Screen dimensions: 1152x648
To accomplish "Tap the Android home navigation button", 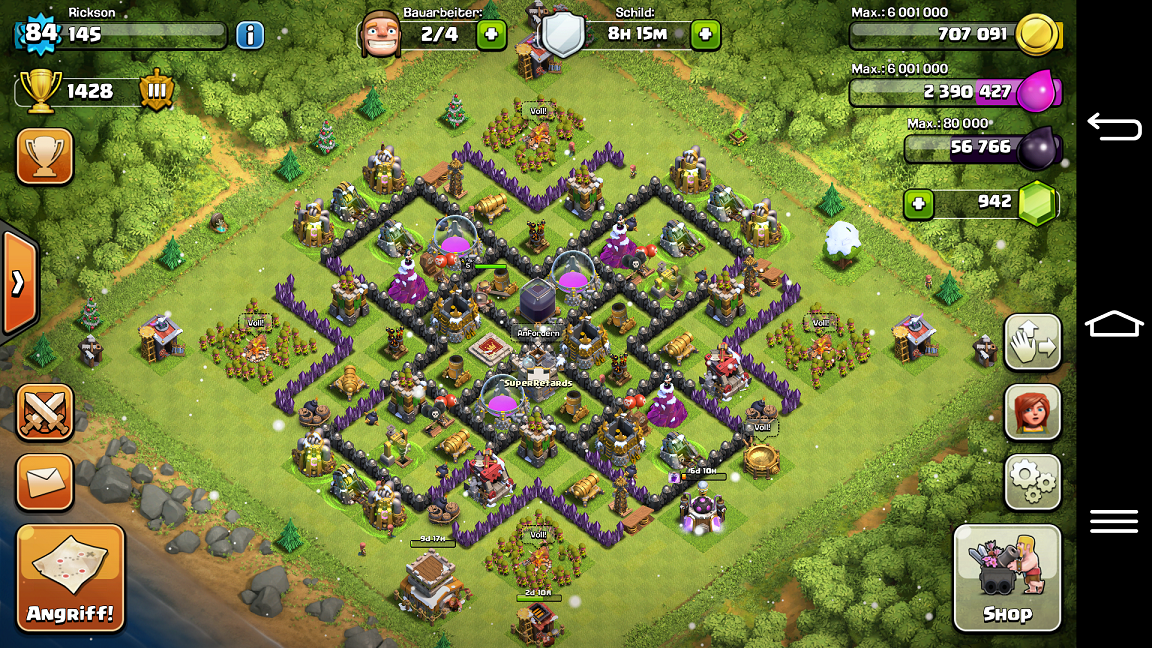I will coord(1113,324).
